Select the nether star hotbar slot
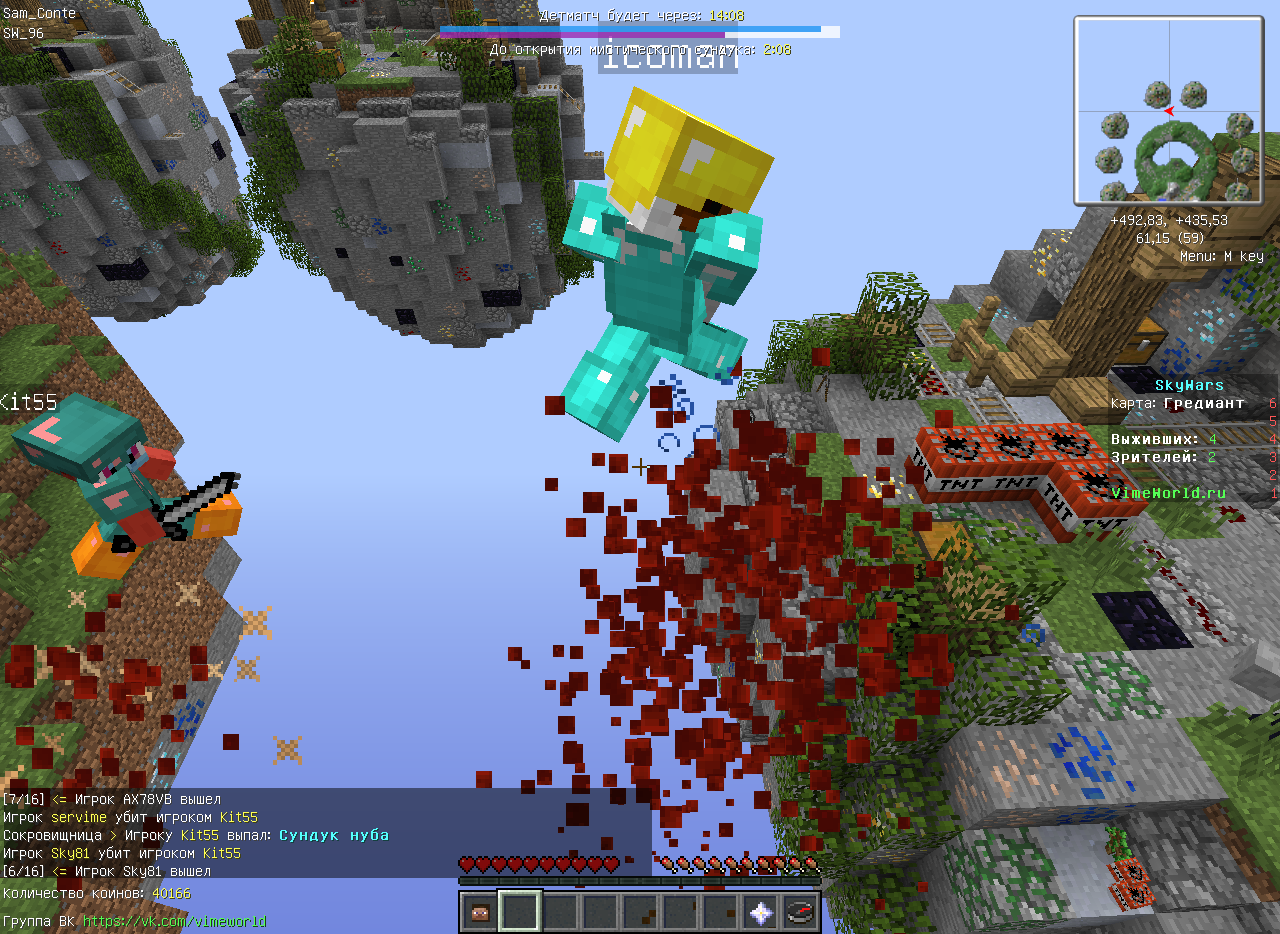Viewport: 1280px width, 934px height. point(761,911)
